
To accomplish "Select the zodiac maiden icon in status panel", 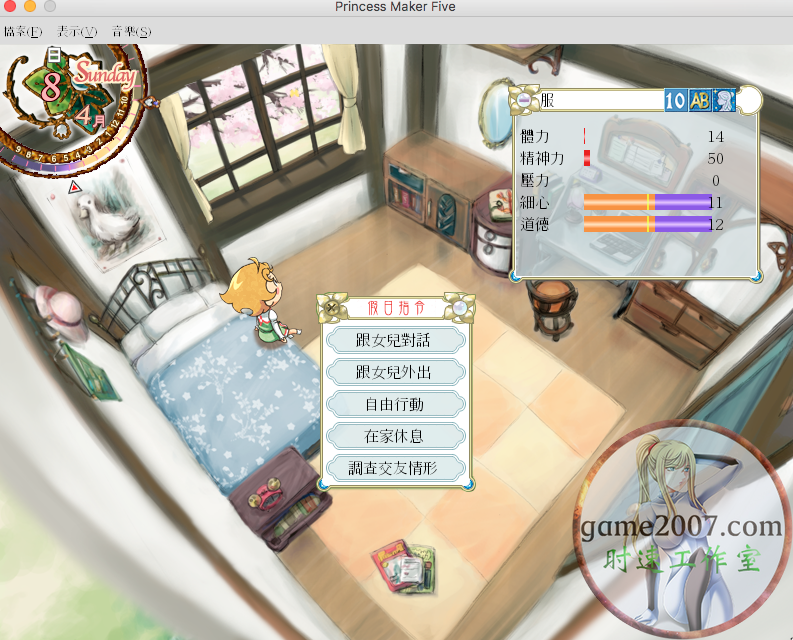I will [x=724, y=100].
